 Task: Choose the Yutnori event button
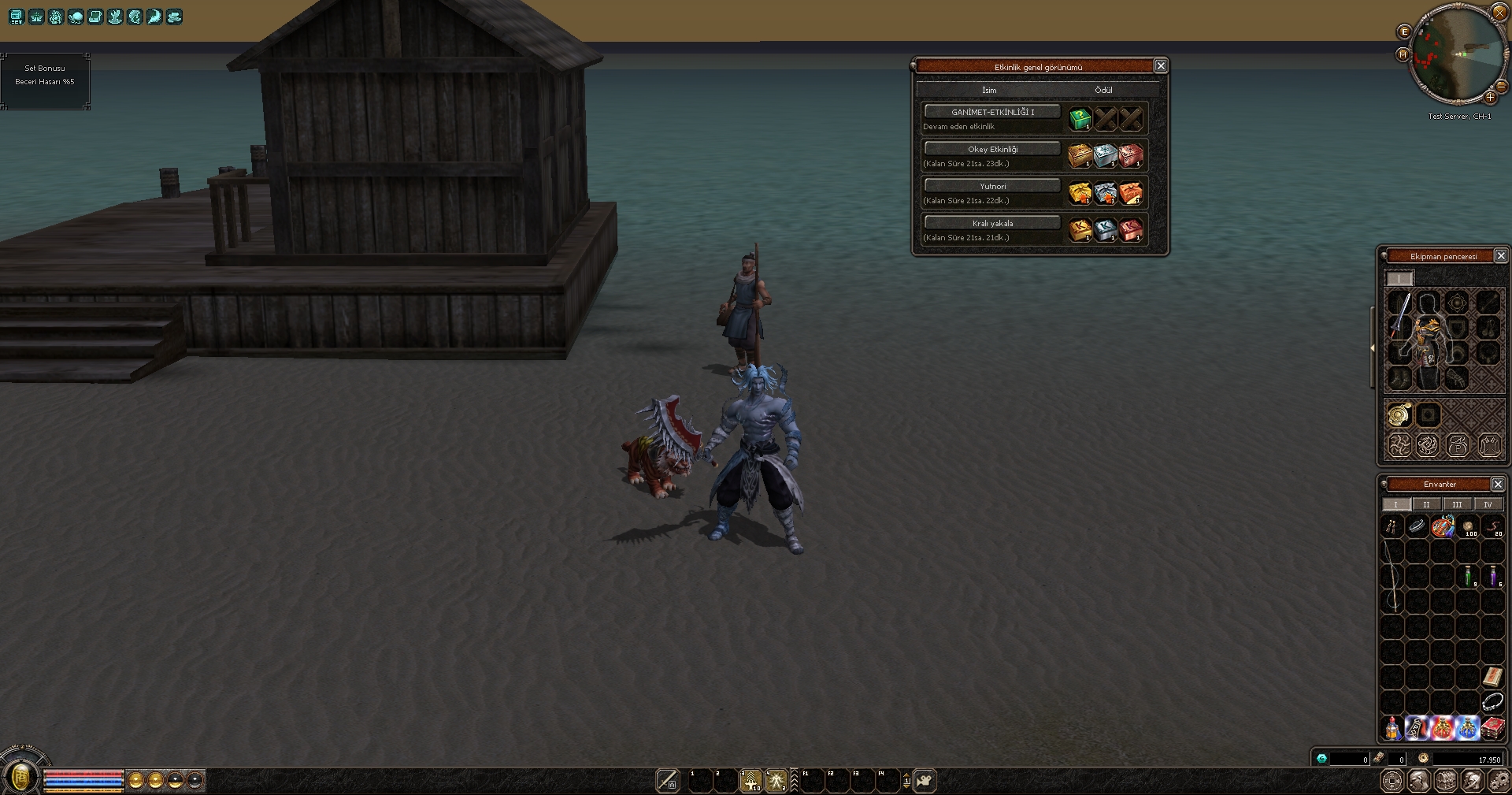click(x=992, y=186)
